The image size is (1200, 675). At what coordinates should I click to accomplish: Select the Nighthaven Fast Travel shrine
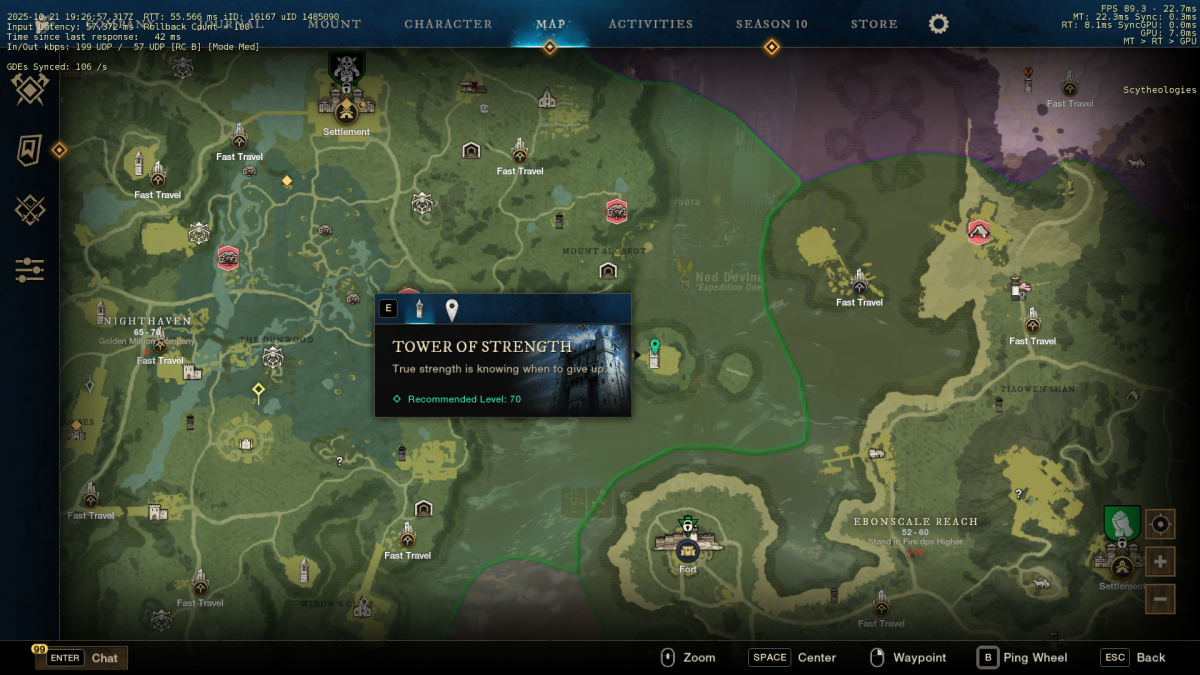pos(160,346)
